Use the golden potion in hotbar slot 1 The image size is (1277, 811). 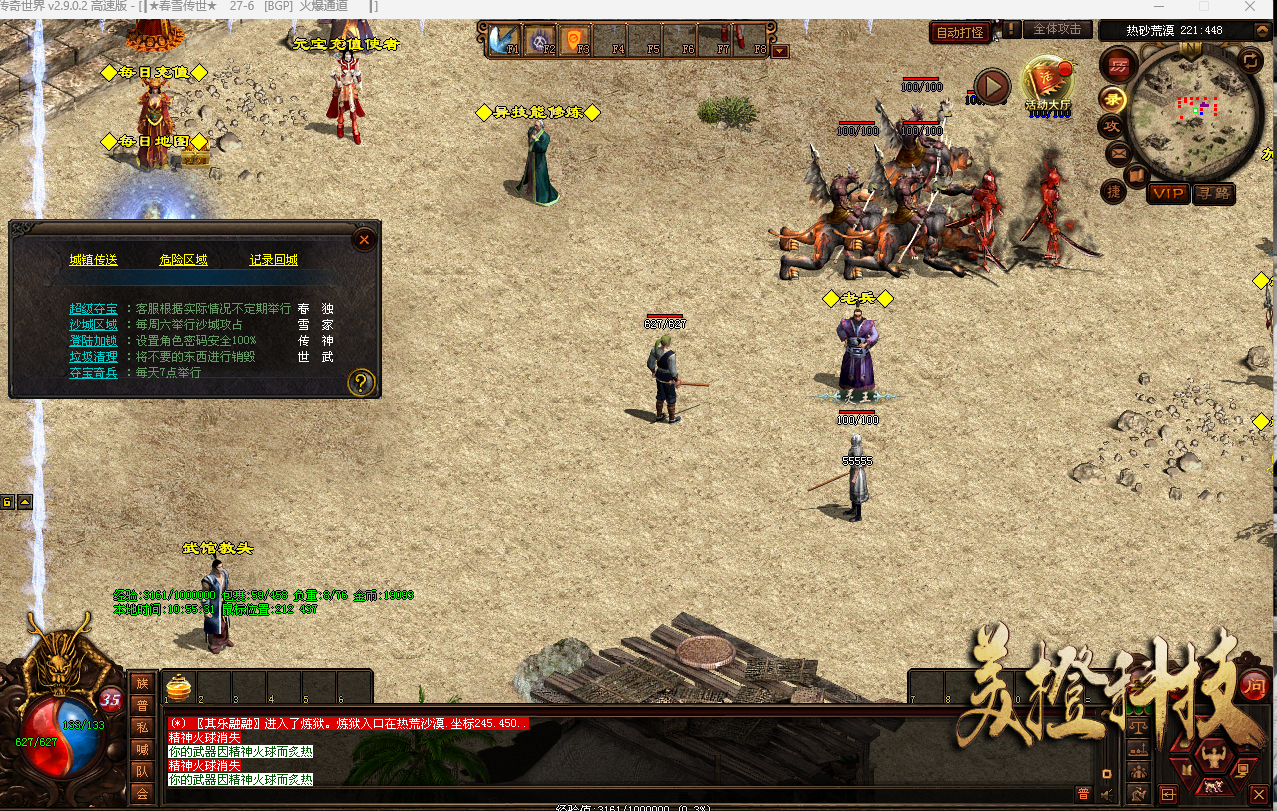tap(178, 688)
